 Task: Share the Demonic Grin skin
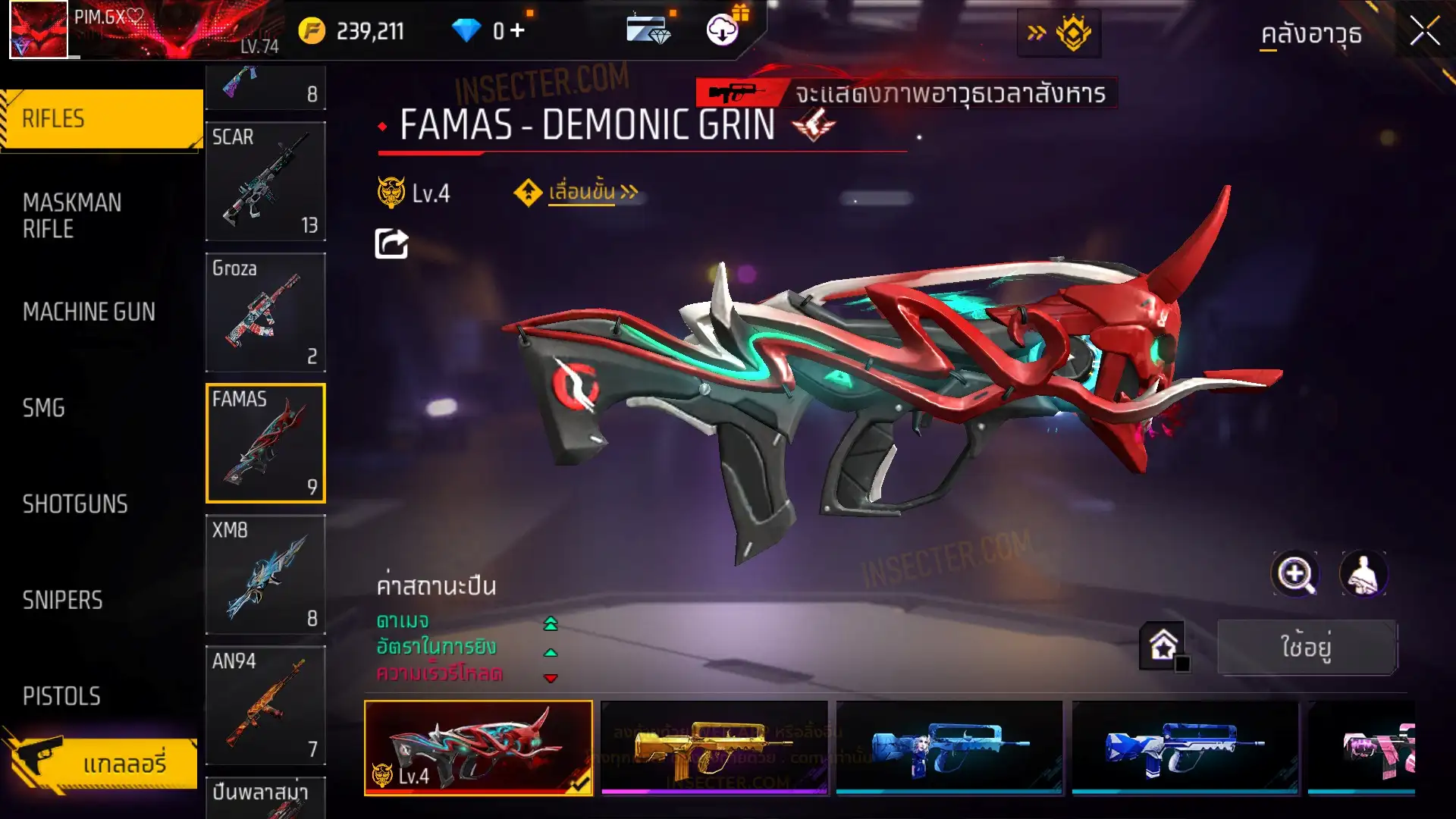point(391,243)
